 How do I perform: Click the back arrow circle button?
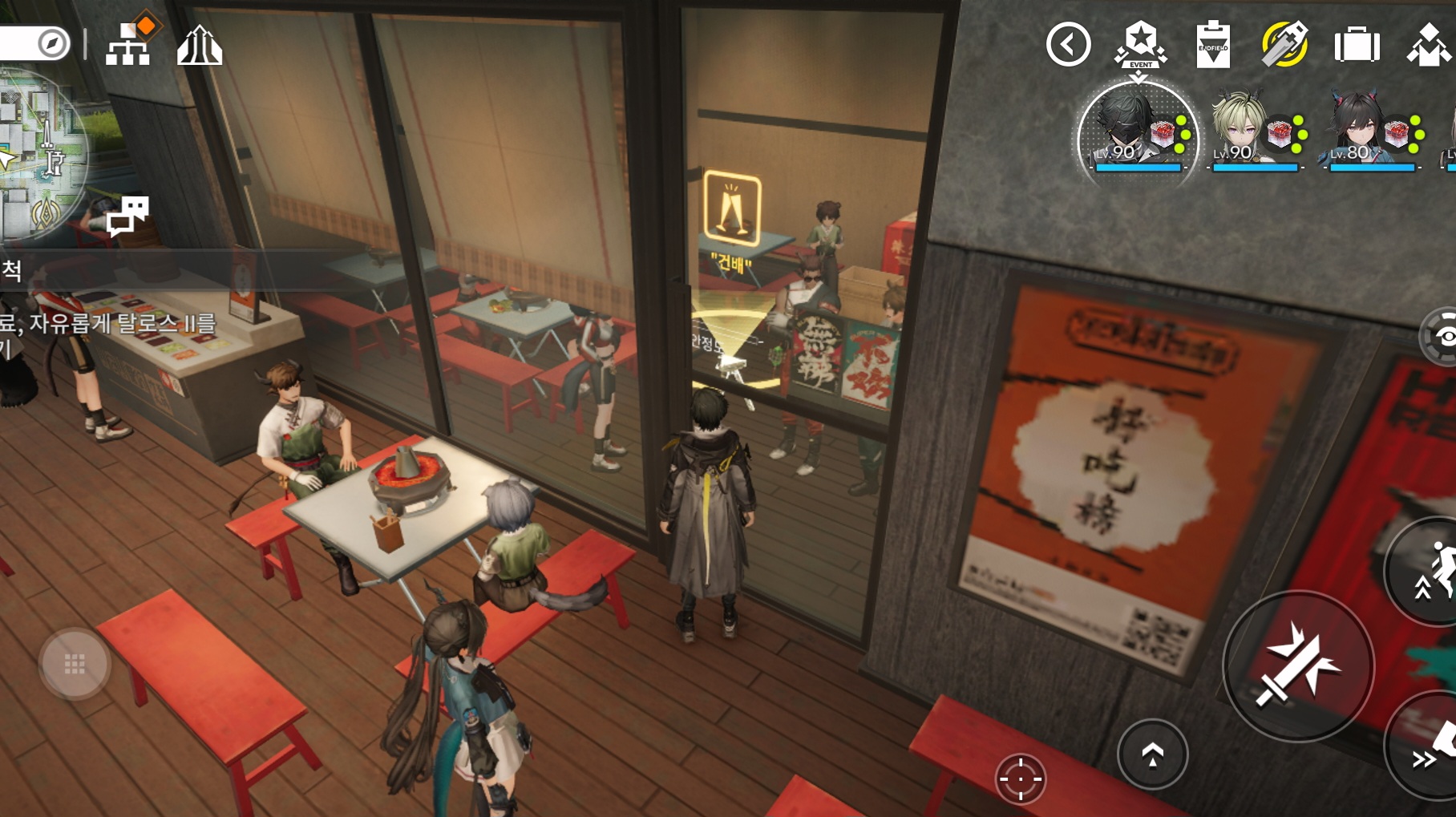coord(1068,44)
